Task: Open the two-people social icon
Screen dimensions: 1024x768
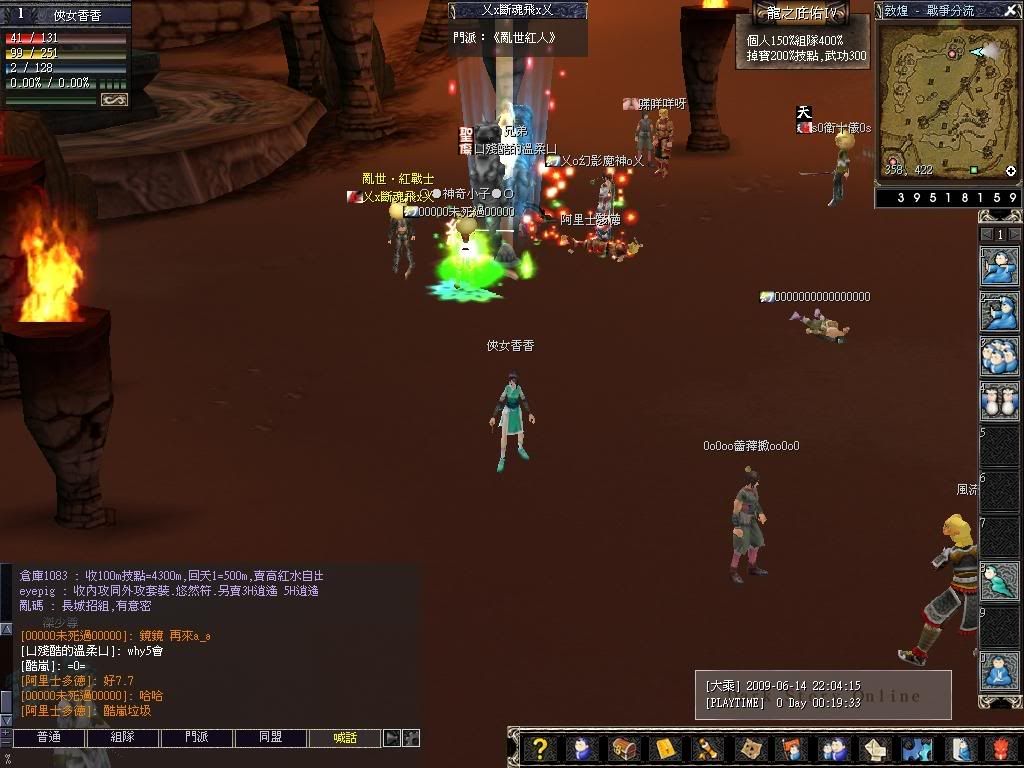Action: tap(834, 749)
